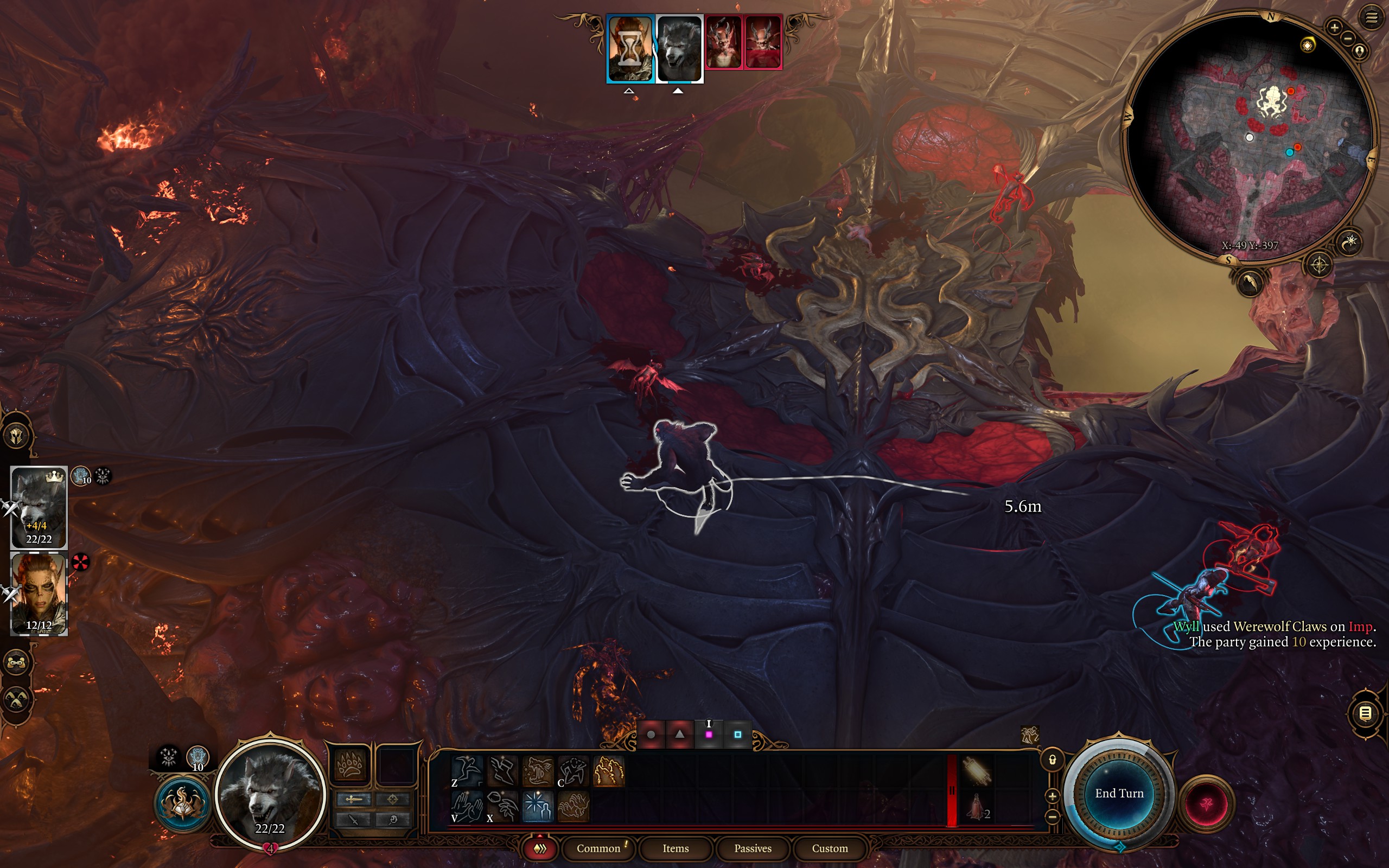
Task: Use the Jump ability with running figure
Action: (x=467, y=770)
